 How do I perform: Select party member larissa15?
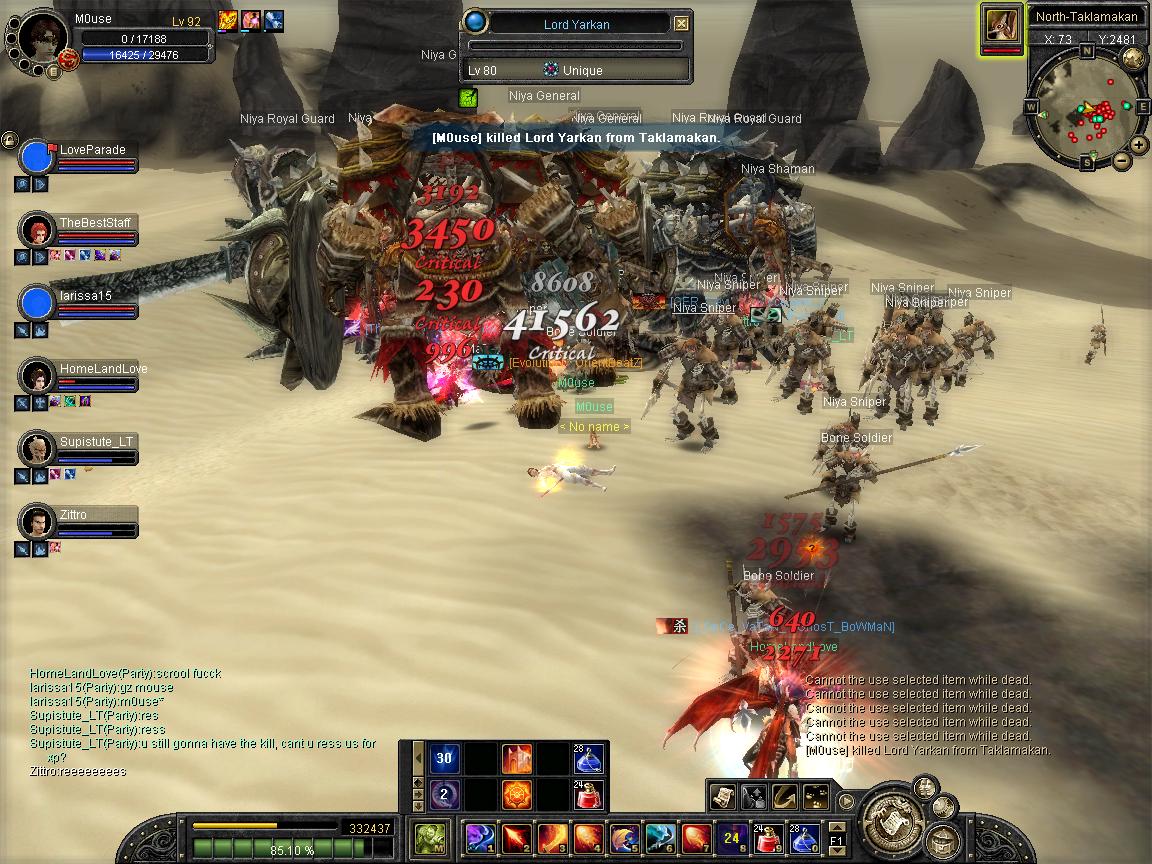[x=37, y=303]
